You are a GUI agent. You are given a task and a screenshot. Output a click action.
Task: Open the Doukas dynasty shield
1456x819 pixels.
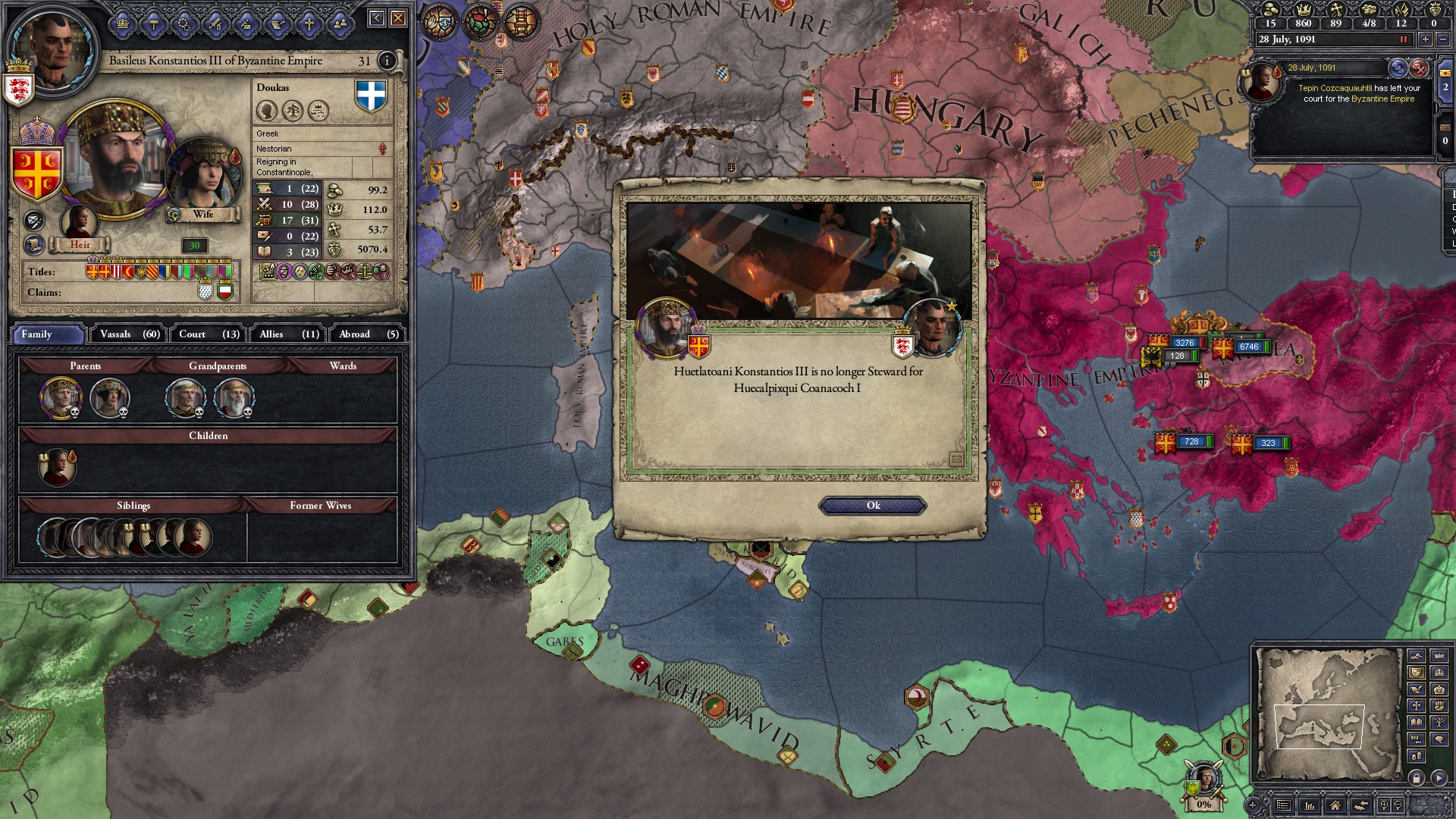[x=371, y=96]
